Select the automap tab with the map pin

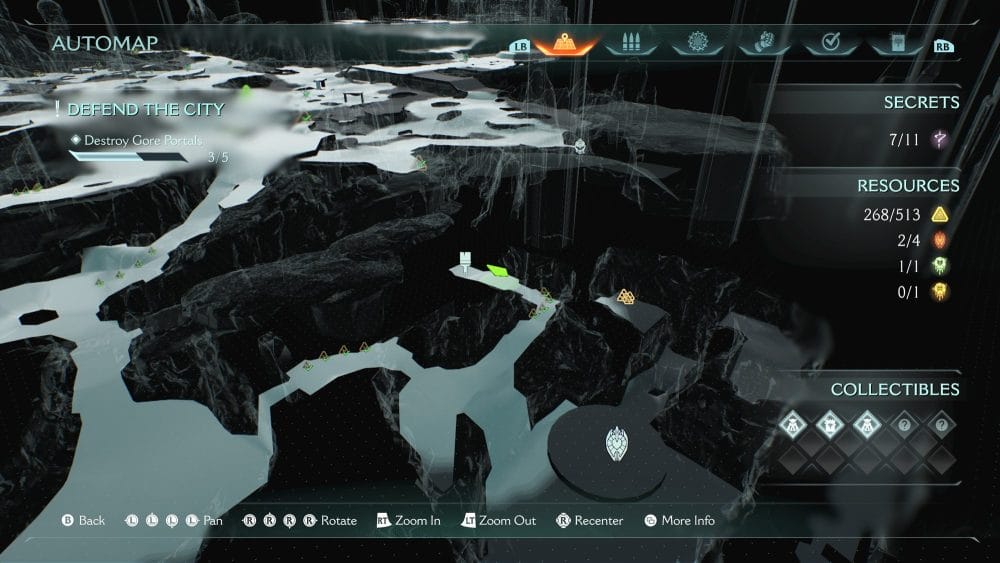tap(566, 44)
